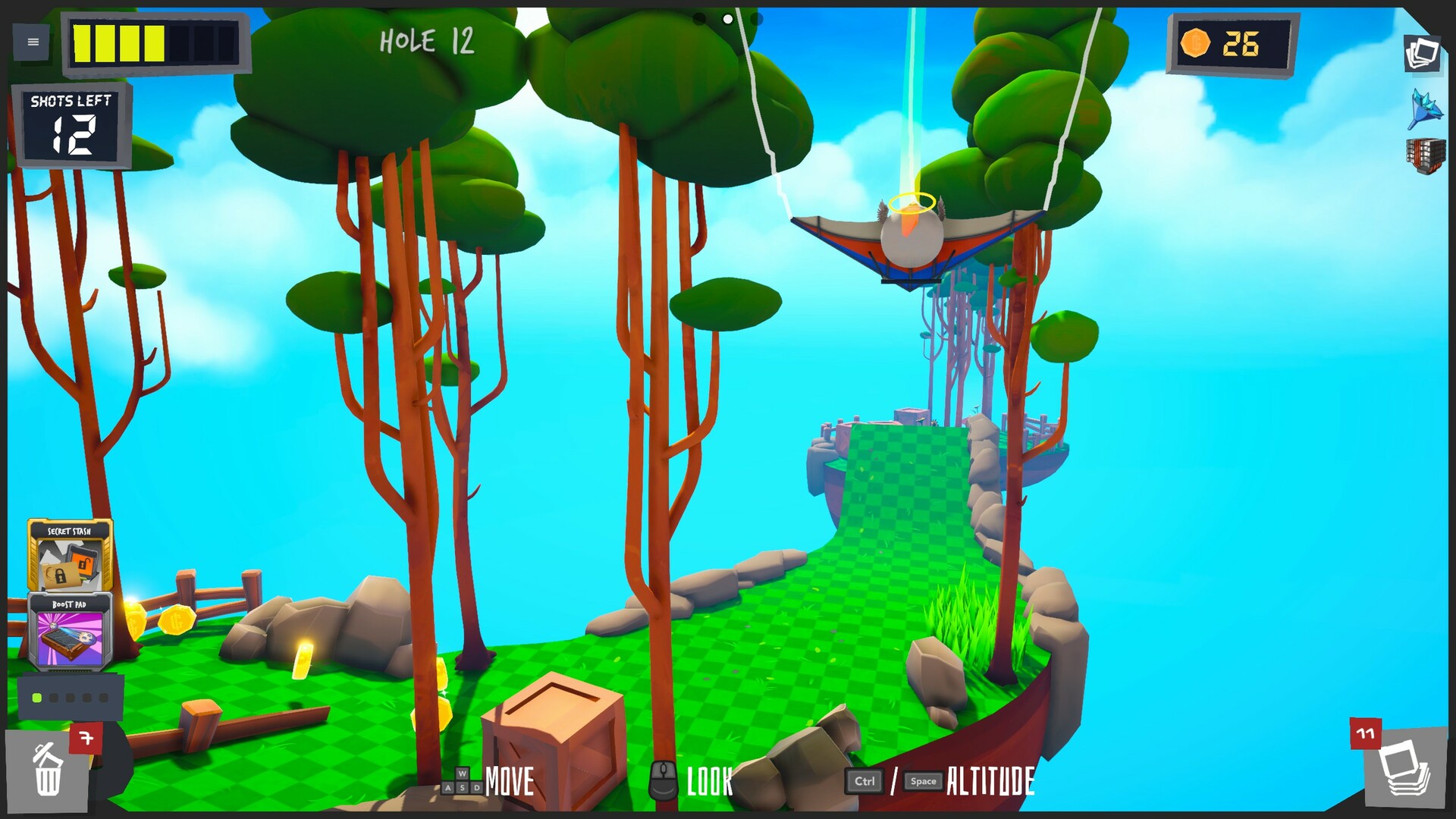Select the Space altitude key hint
This screenshot has height=819, width=1456.
pyautogui.click(x=924, y=781)
